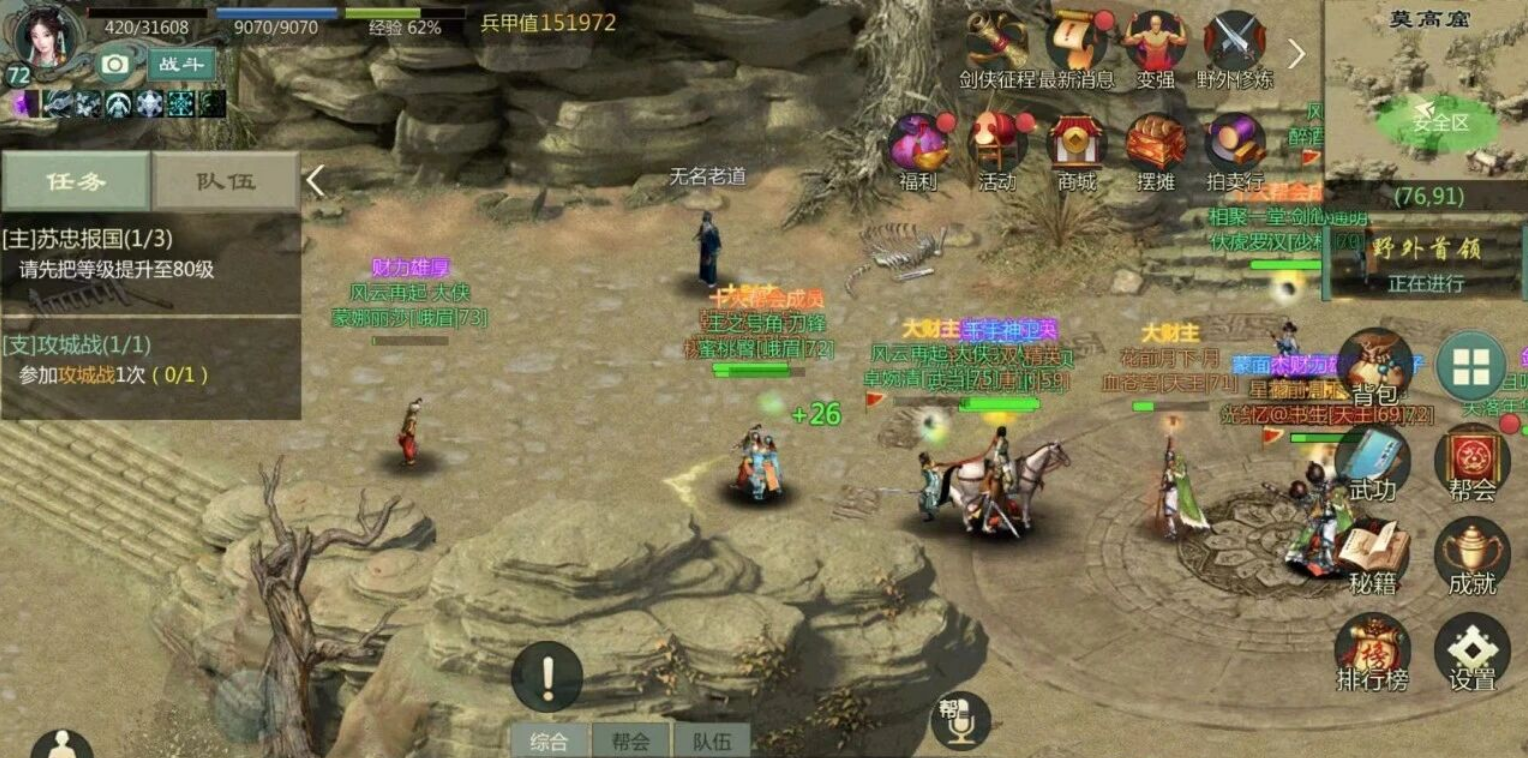Screen dimensions: 1528x758
Task: Open the 武功 martial skills menu
Action: 1372,462
